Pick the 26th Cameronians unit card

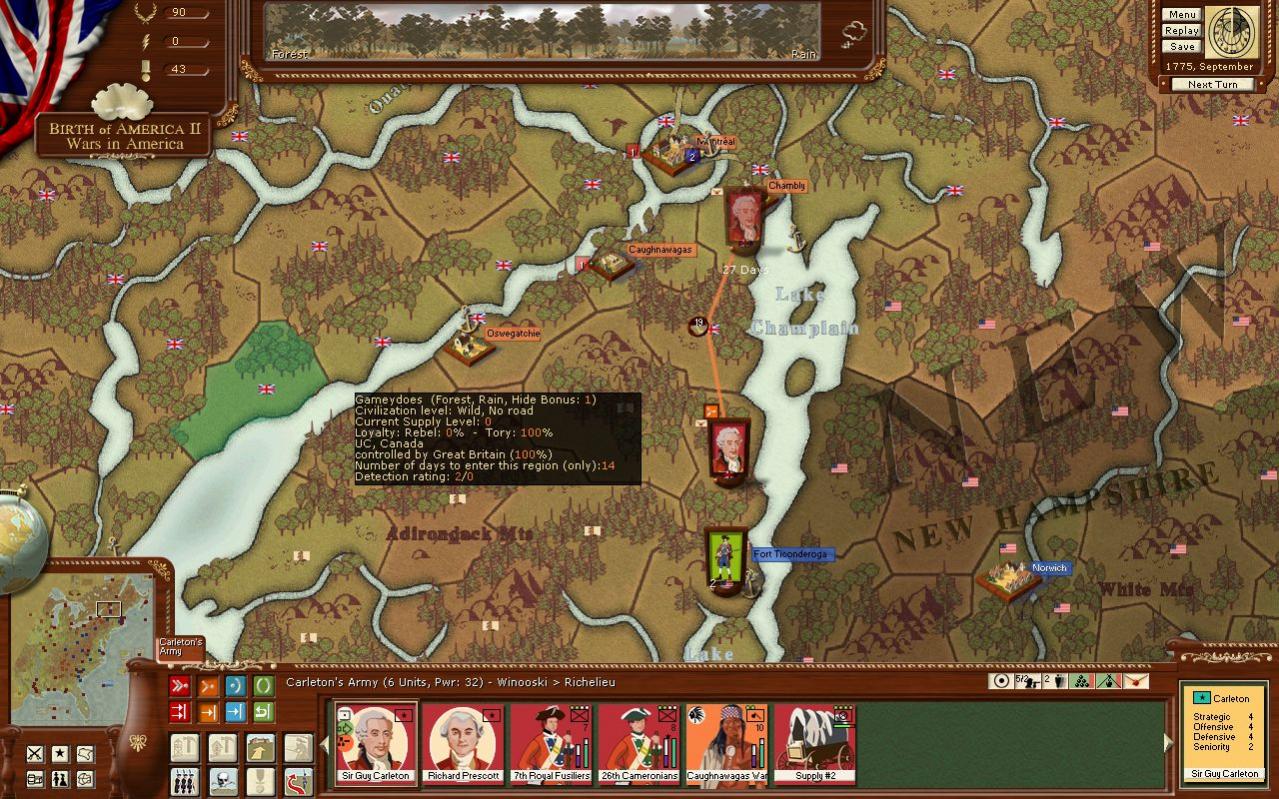point(639,743)
